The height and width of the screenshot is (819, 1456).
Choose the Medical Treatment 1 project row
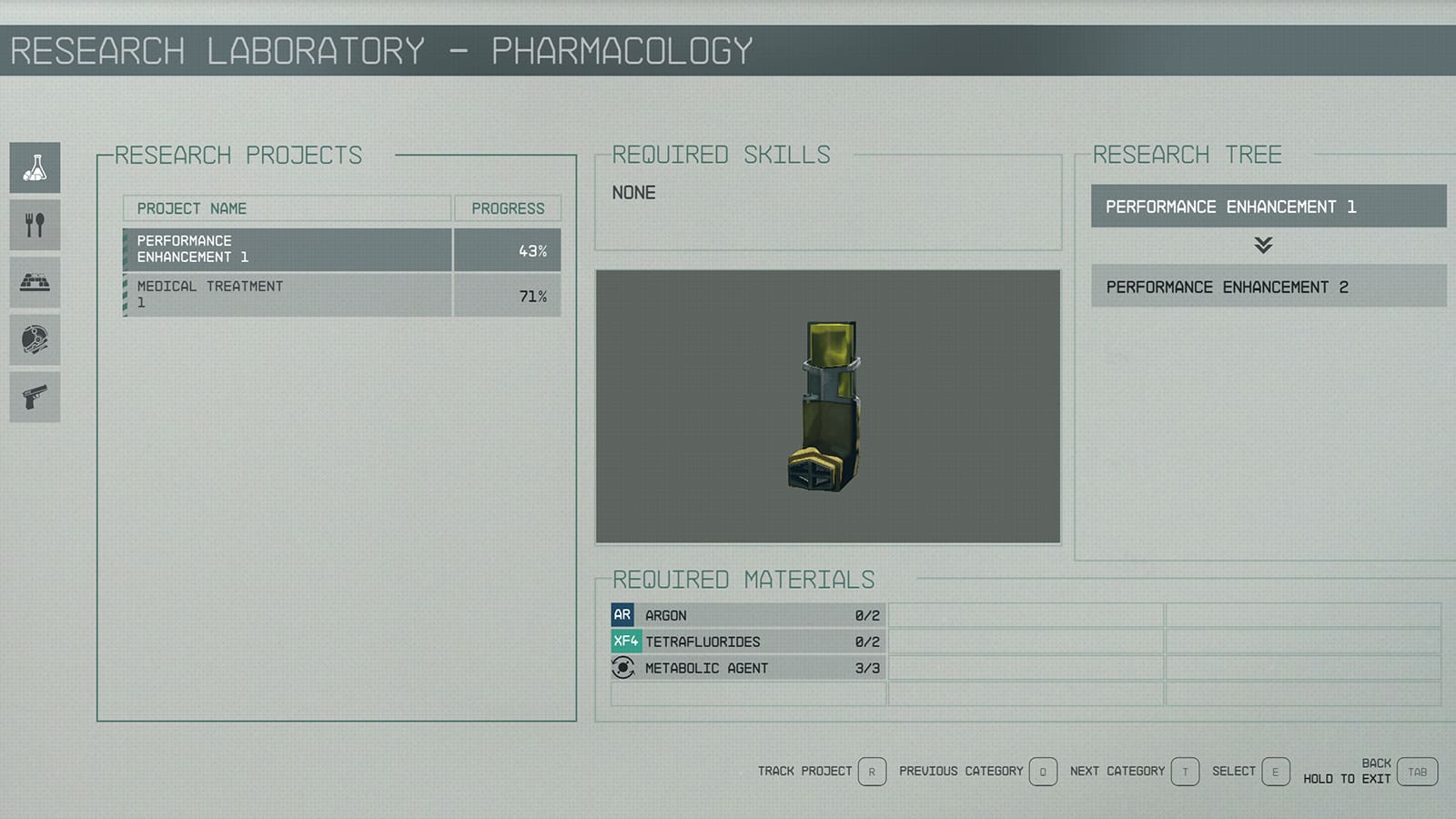[x=341, y=295]
